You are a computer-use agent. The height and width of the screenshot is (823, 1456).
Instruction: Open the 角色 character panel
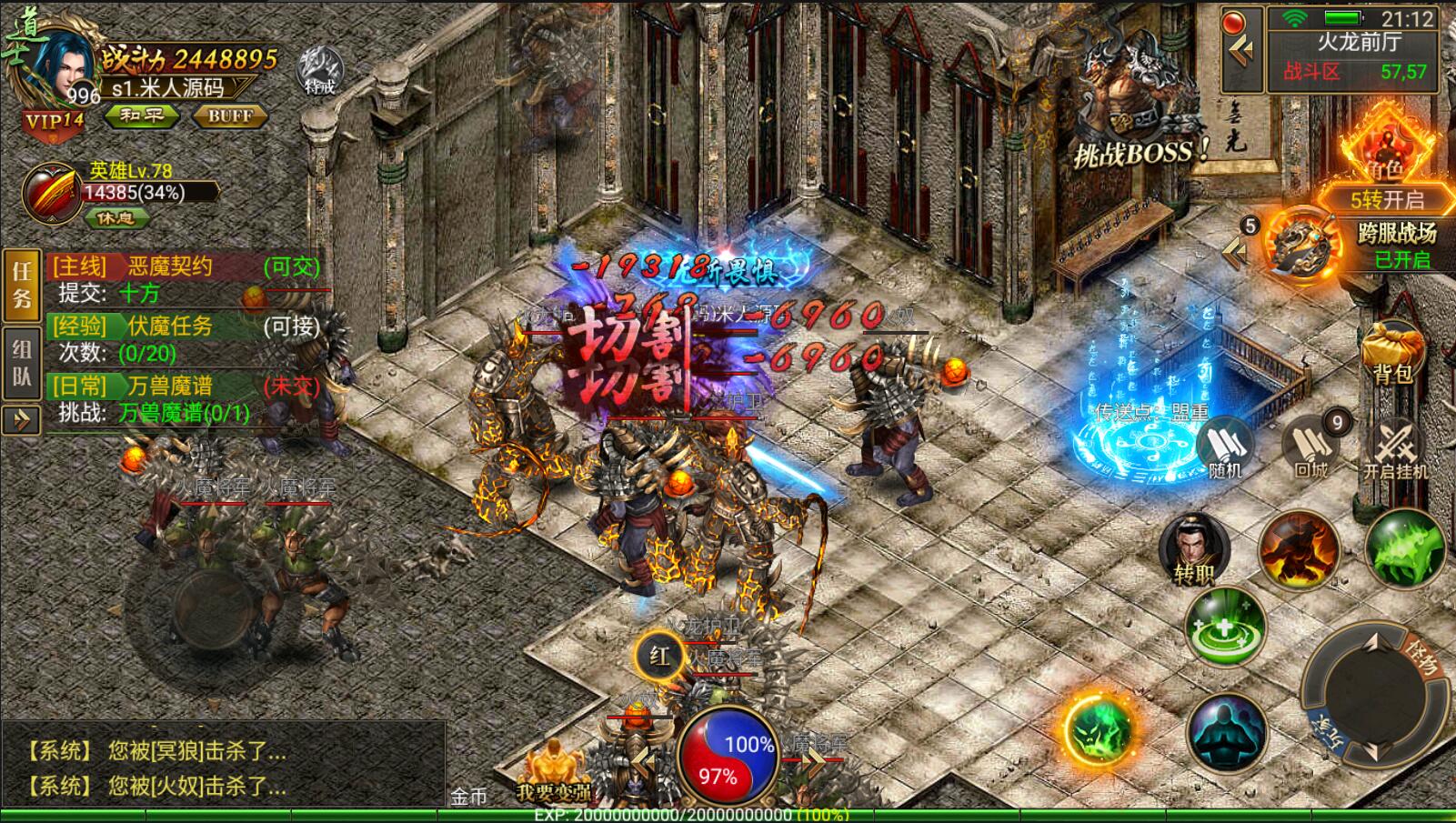coord(1385,146)
